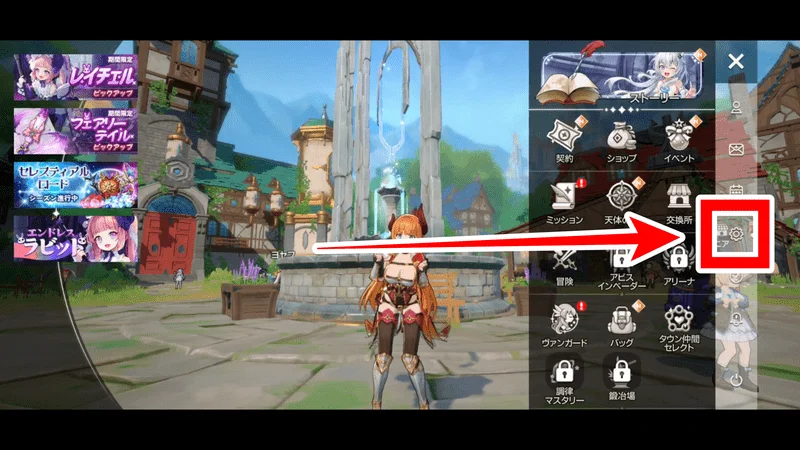
Task: Open the Shop (ショップ) menu
Action: click(x=621, y=137)
